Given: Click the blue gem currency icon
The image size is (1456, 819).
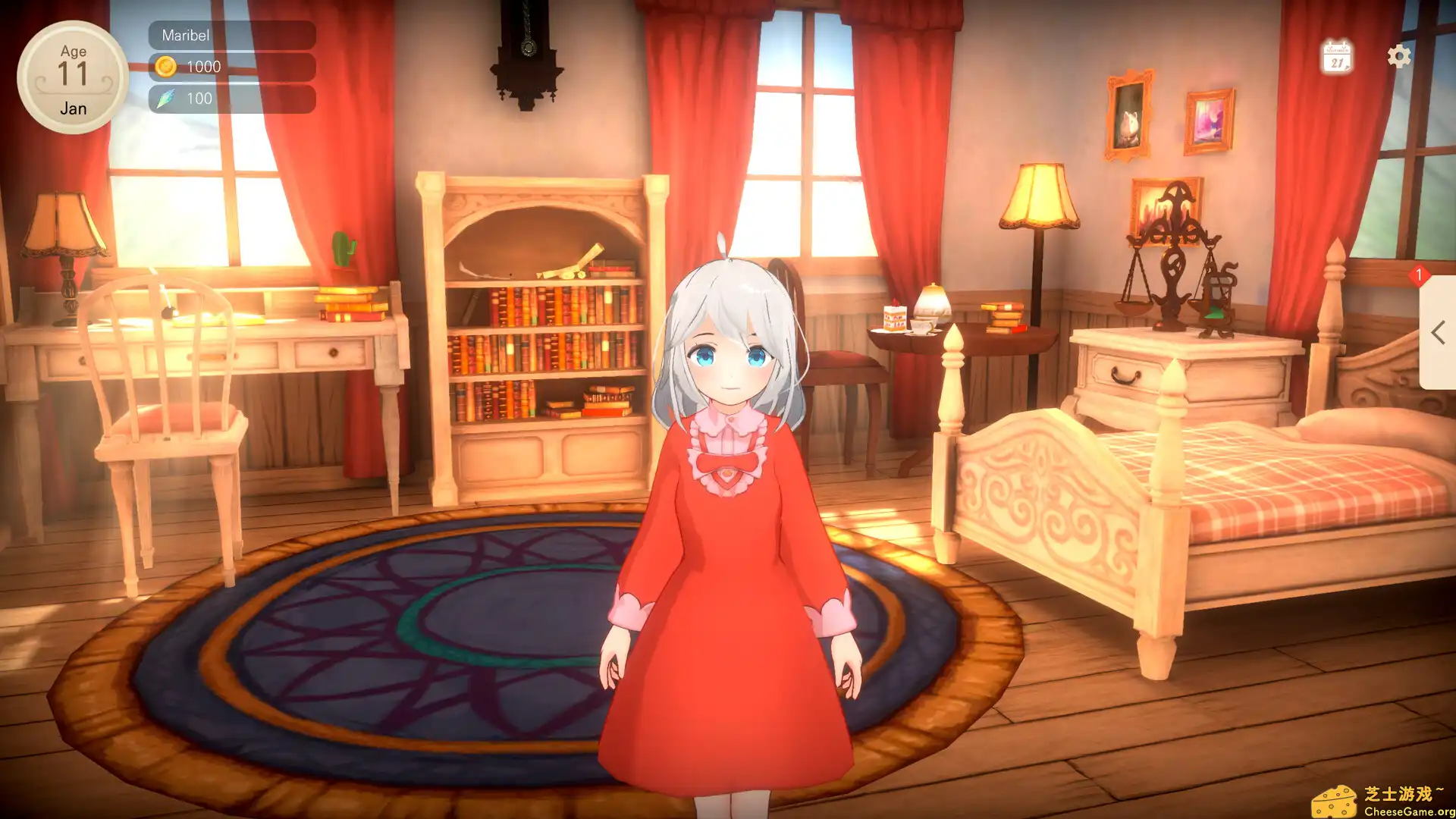Looking at the screenshot, I should pyautogui.click(x=168, y=98).
